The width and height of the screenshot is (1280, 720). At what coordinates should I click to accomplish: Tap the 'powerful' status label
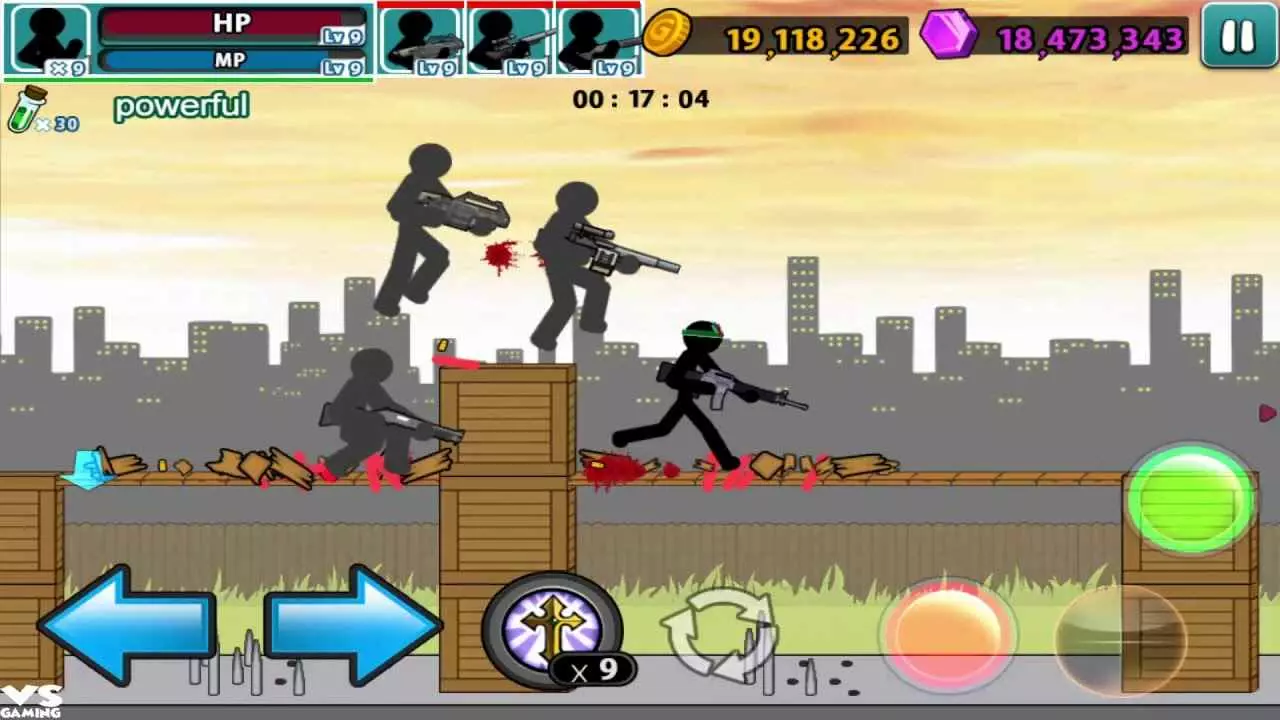181,105
